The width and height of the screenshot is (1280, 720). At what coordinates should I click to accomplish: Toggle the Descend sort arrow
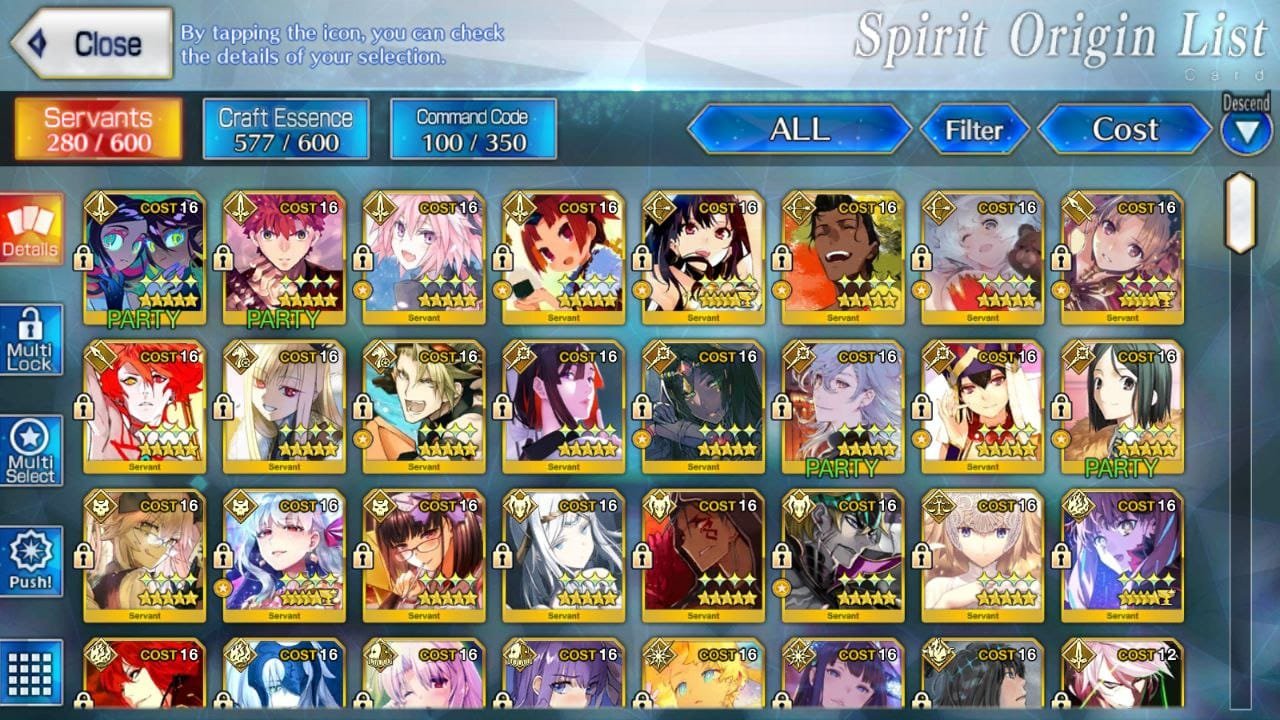[1246, 131]
